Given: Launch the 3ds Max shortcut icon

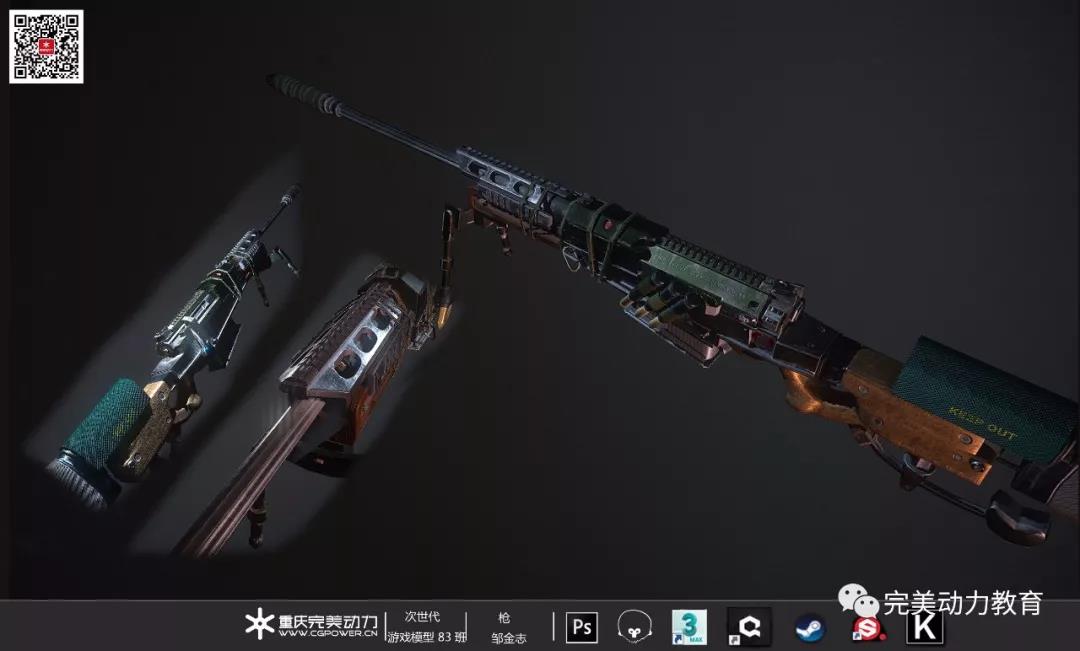Looking at the screenshot, I should [x=689, y=627].
